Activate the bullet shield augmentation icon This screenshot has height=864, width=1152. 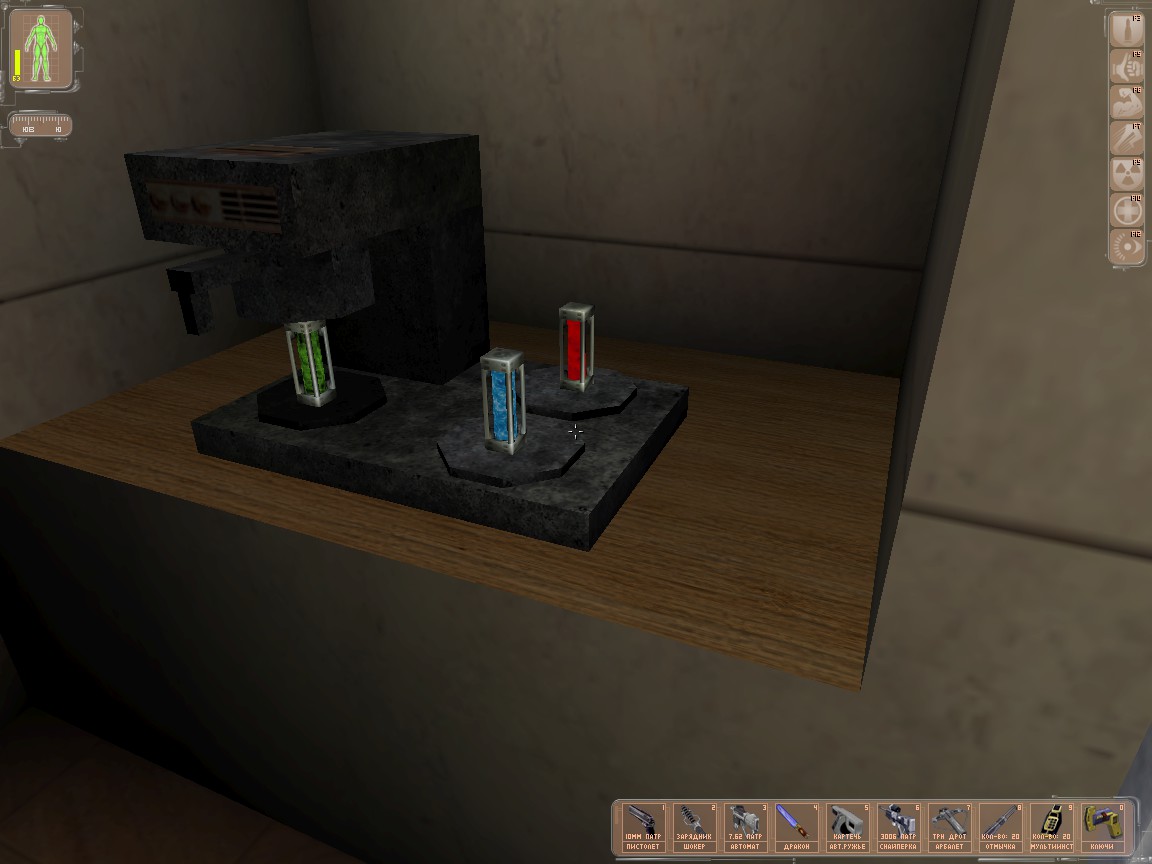tap(1127, 33)
